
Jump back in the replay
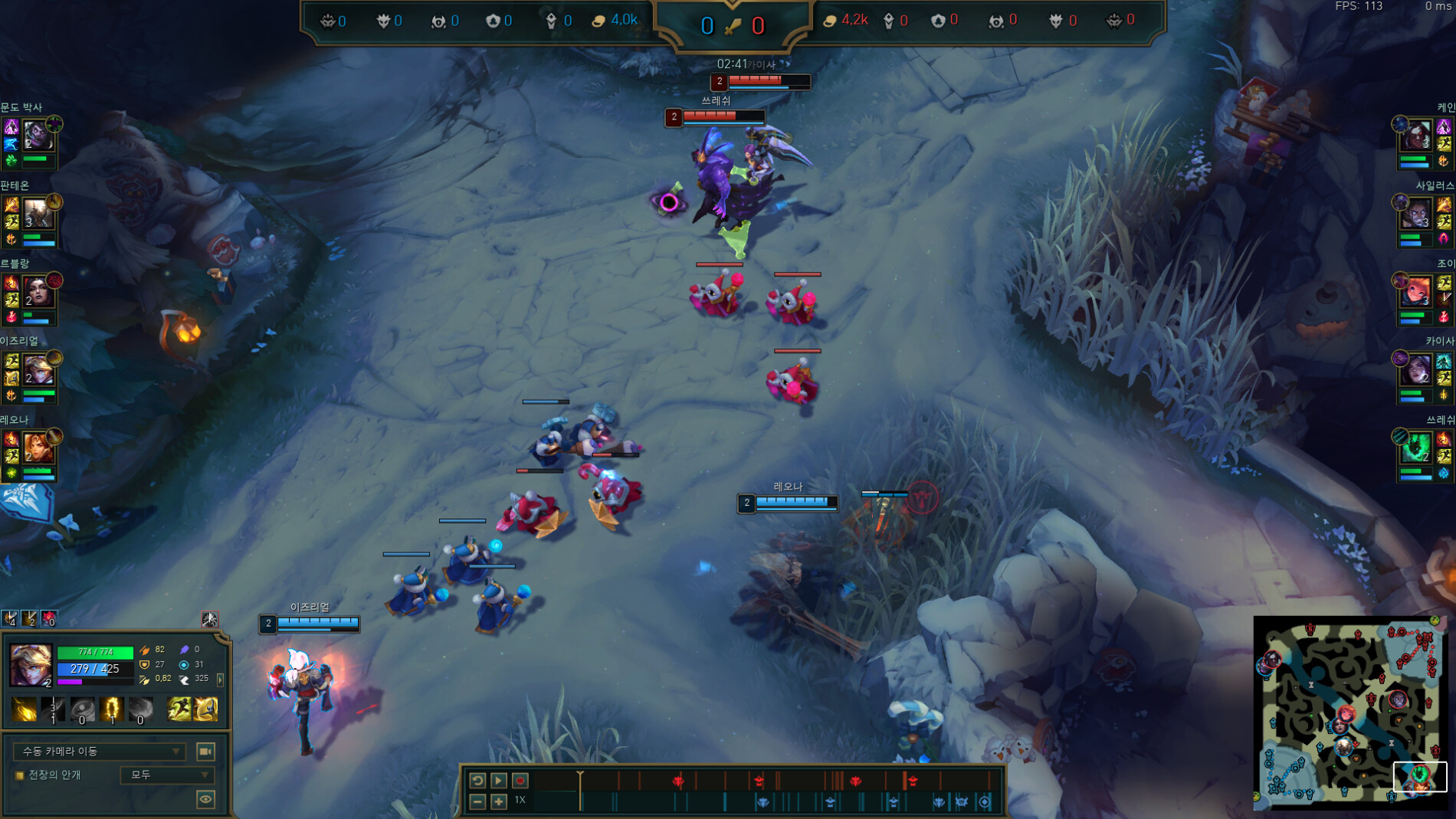click(x=477, y=780)
